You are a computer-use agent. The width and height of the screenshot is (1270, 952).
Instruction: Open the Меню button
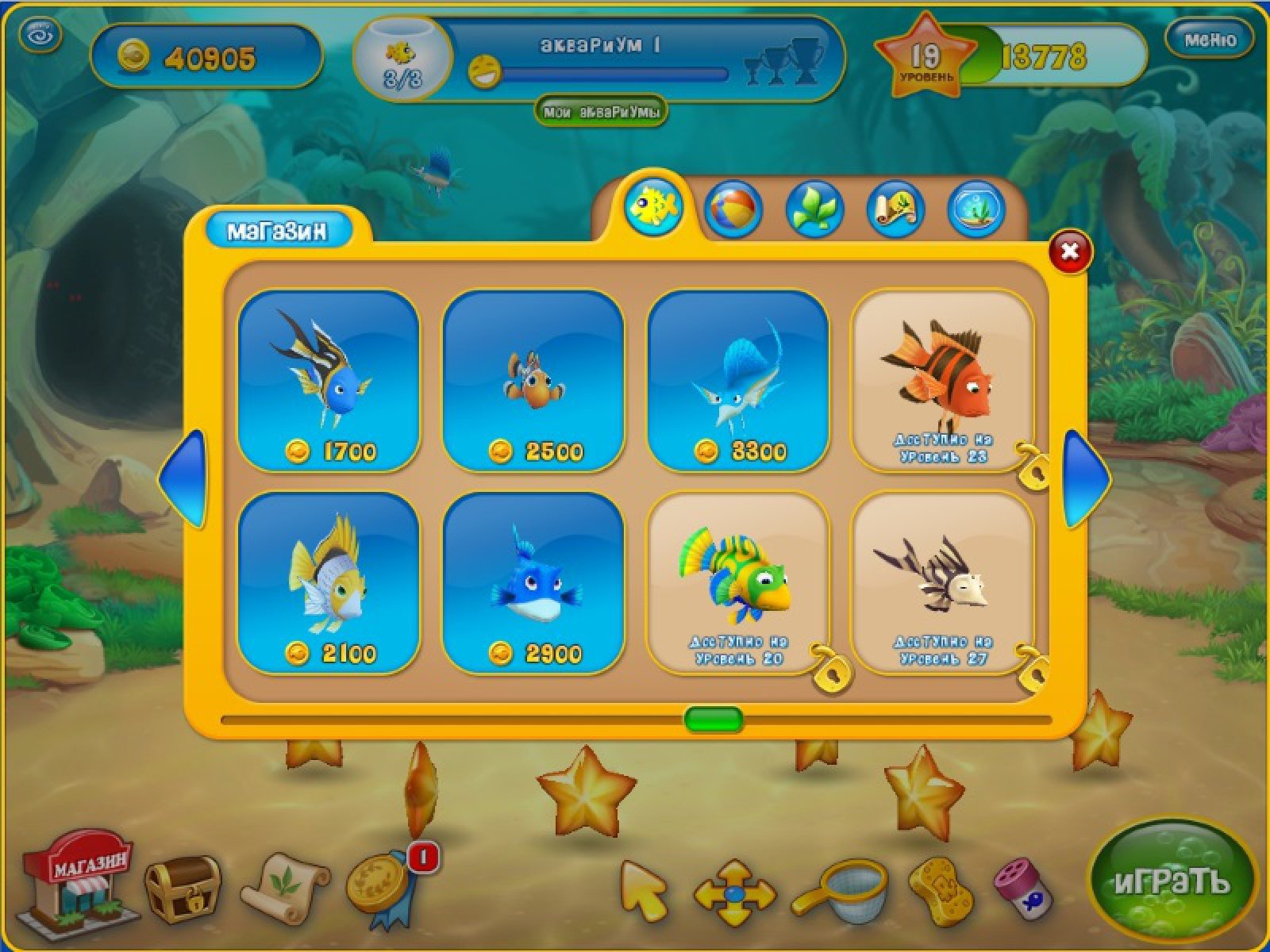[1209, 39]
